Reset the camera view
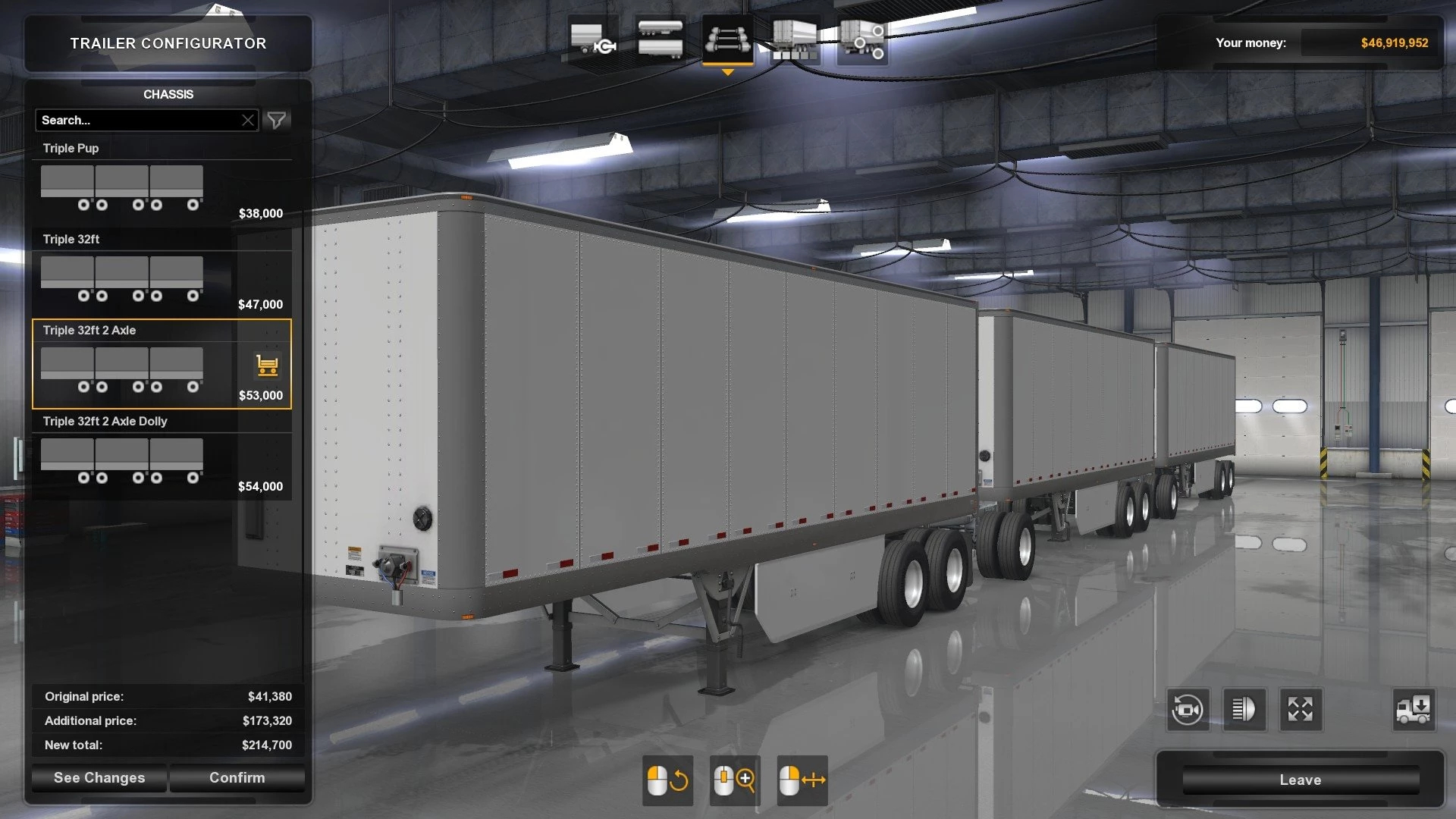 [x=1187, y=710]
